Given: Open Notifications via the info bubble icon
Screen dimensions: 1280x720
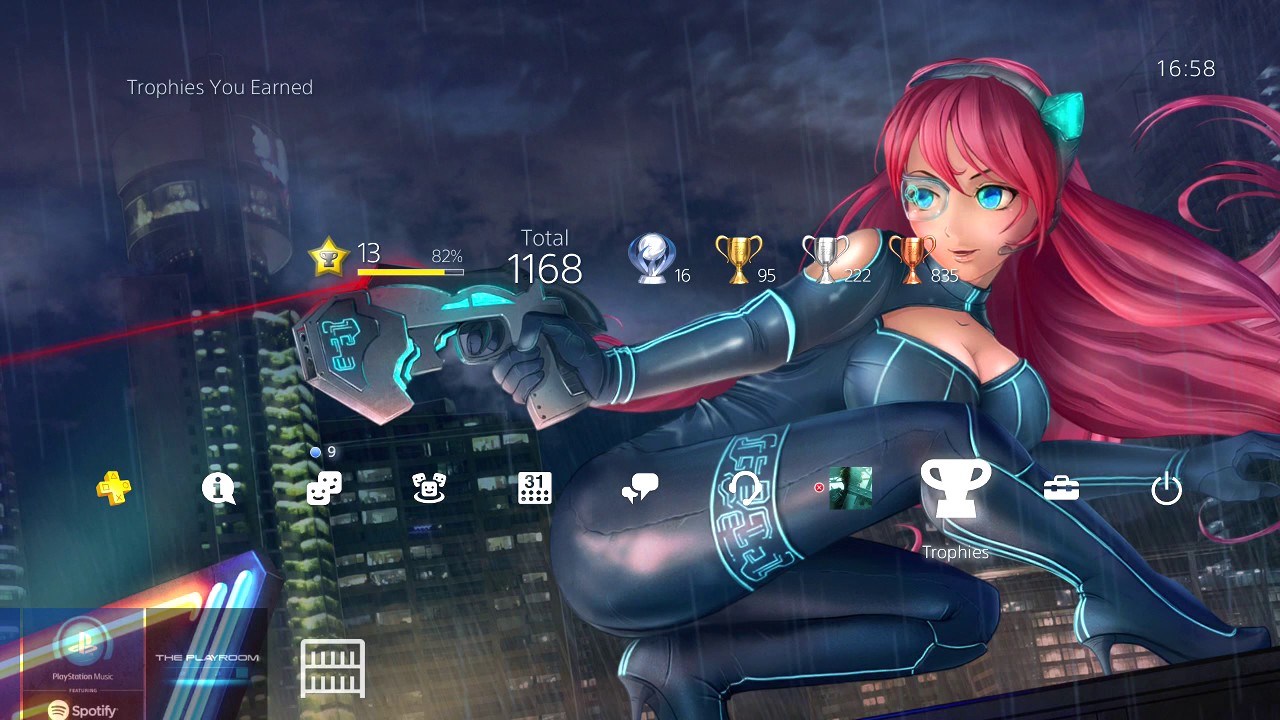Looking at the screenshot, I should (218, 489).
